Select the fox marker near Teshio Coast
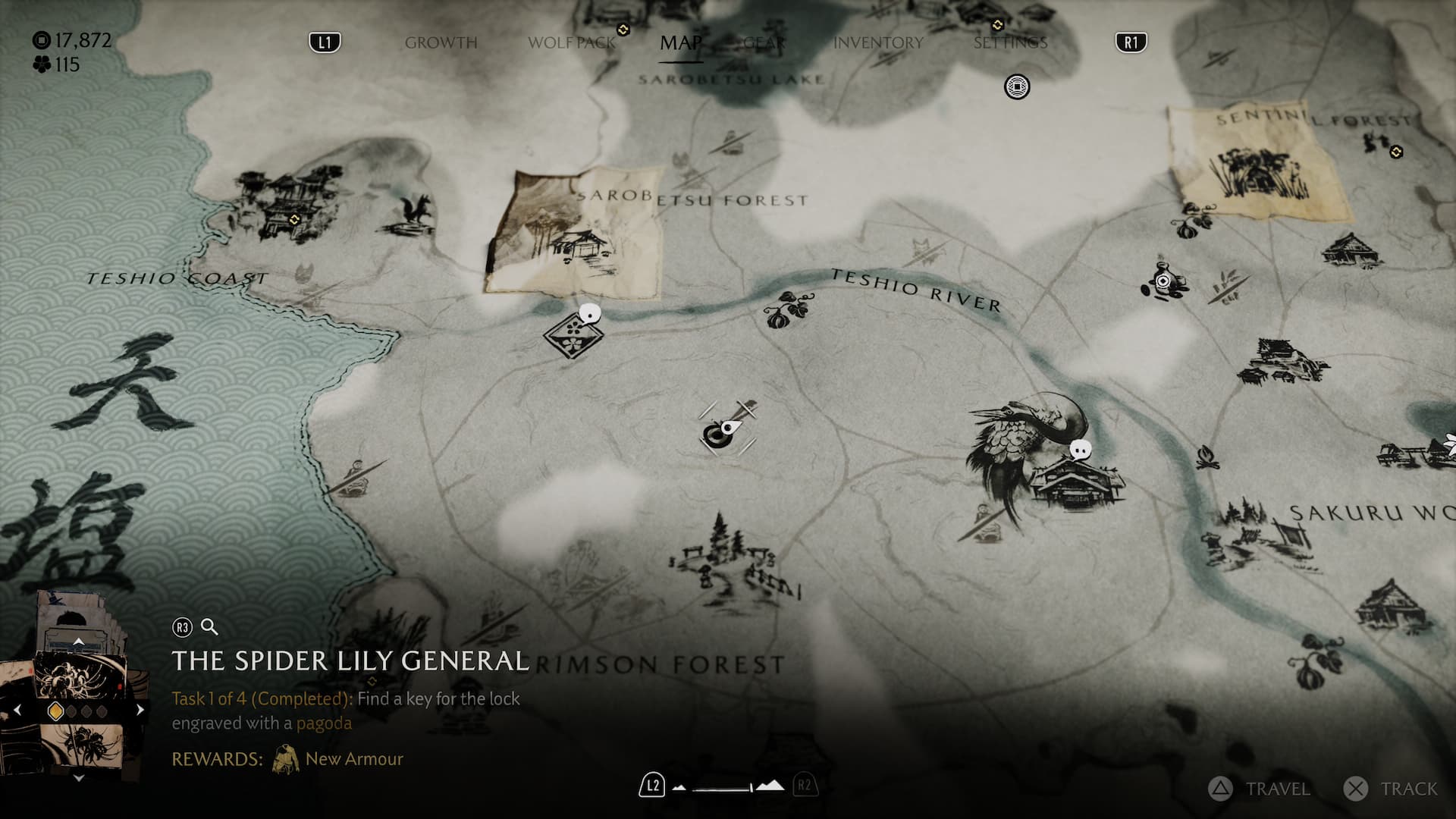1456x819 pixels. 417,213
